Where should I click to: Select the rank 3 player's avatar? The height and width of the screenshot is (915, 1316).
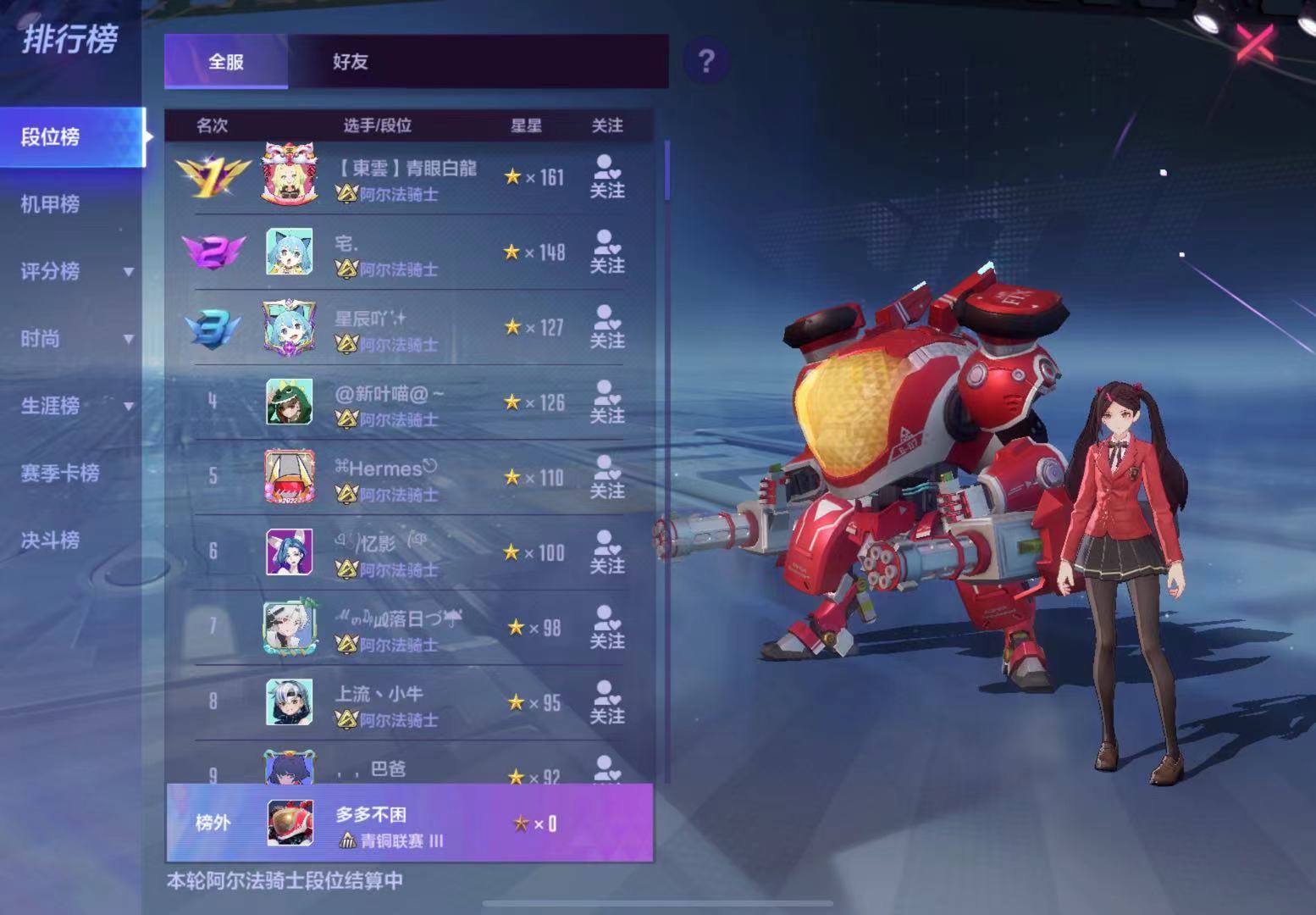[x=290, y=327]
